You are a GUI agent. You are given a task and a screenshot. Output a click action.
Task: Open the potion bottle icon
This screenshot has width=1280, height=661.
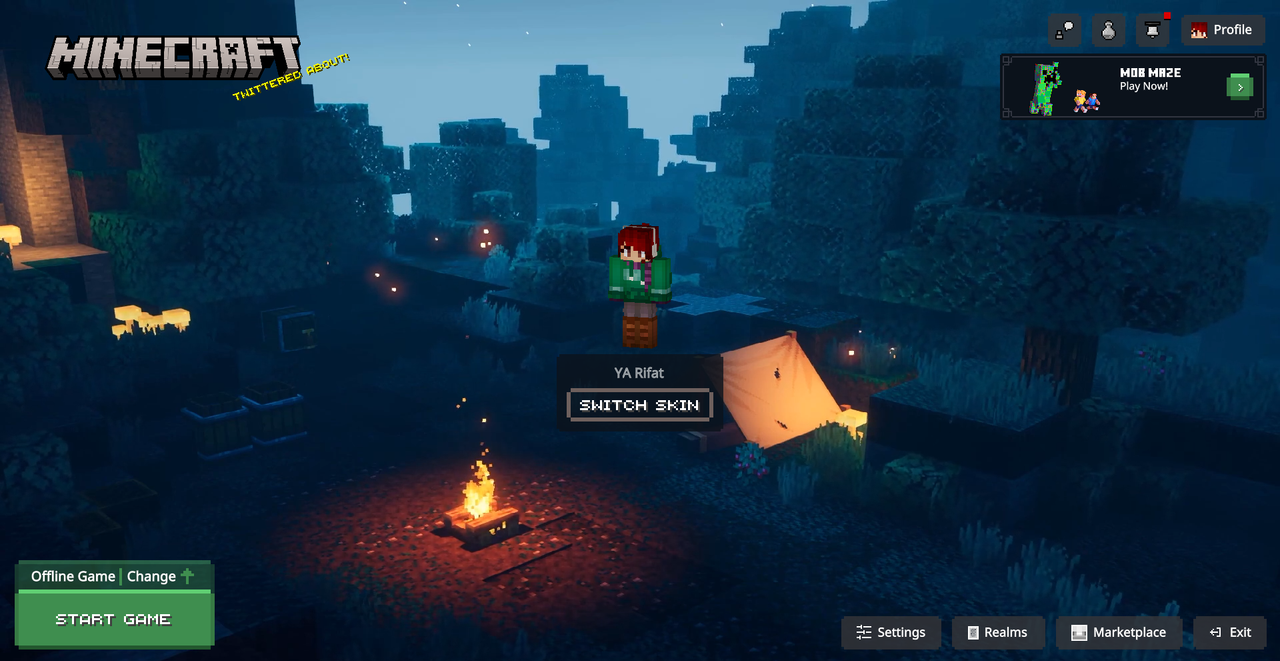click(1108, 30)
